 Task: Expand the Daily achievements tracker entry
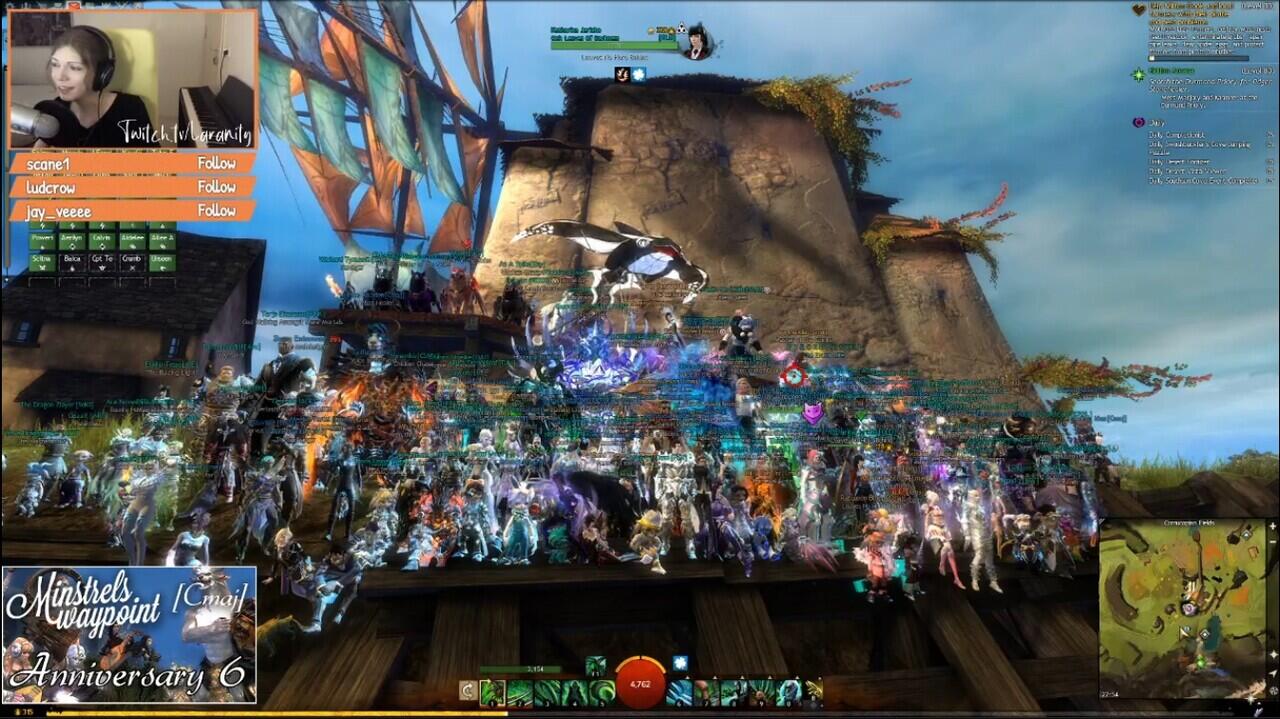1138,122
